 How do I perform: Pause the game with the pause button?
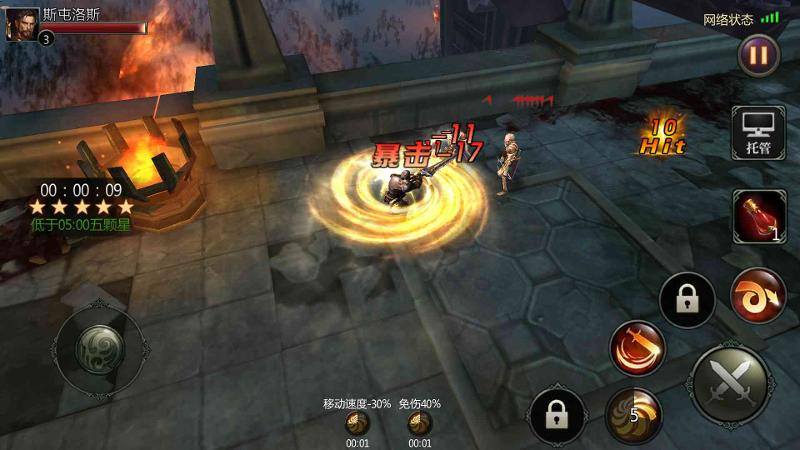point(759,55)
